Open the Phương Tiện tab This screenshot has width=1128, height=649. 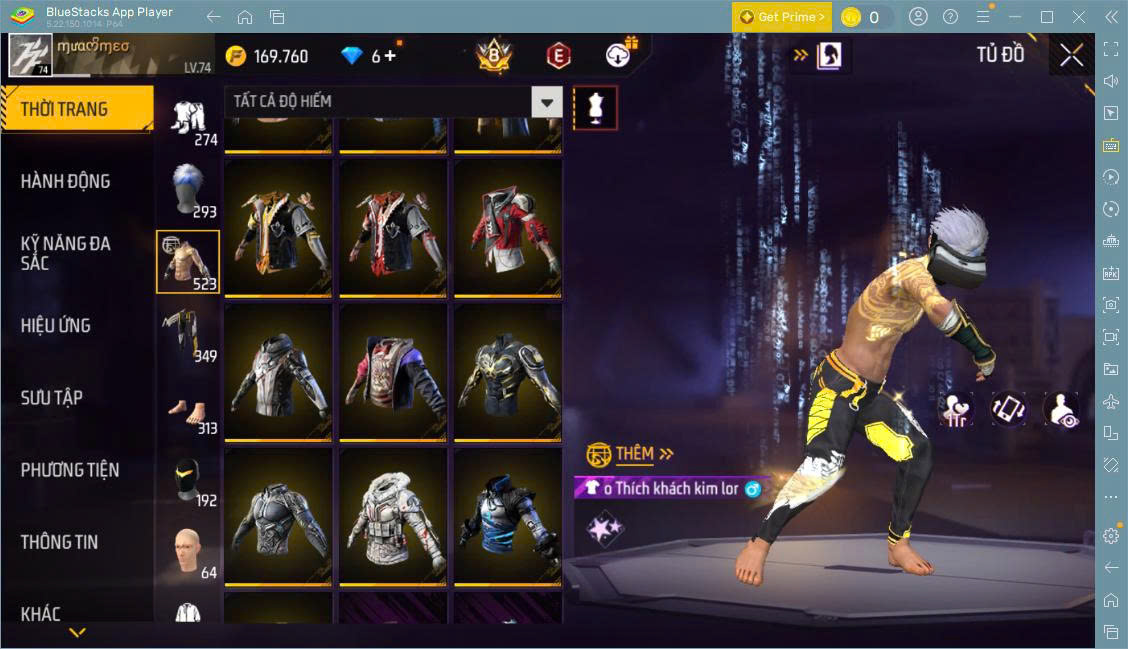click(x=70, y=469)
